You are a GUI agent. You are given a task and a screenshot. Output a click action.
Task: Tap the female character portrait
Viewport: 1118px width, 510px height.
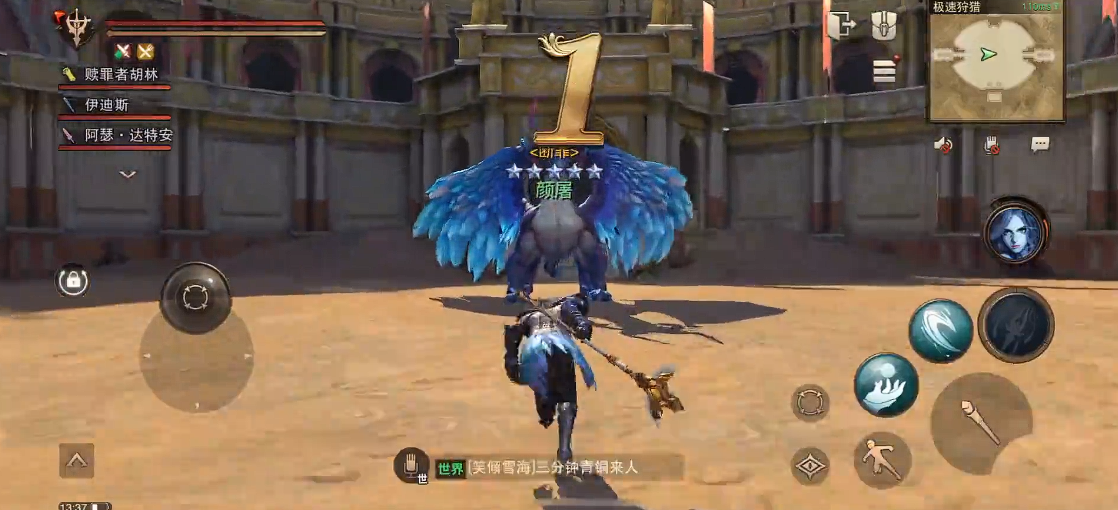point(1015,232)
